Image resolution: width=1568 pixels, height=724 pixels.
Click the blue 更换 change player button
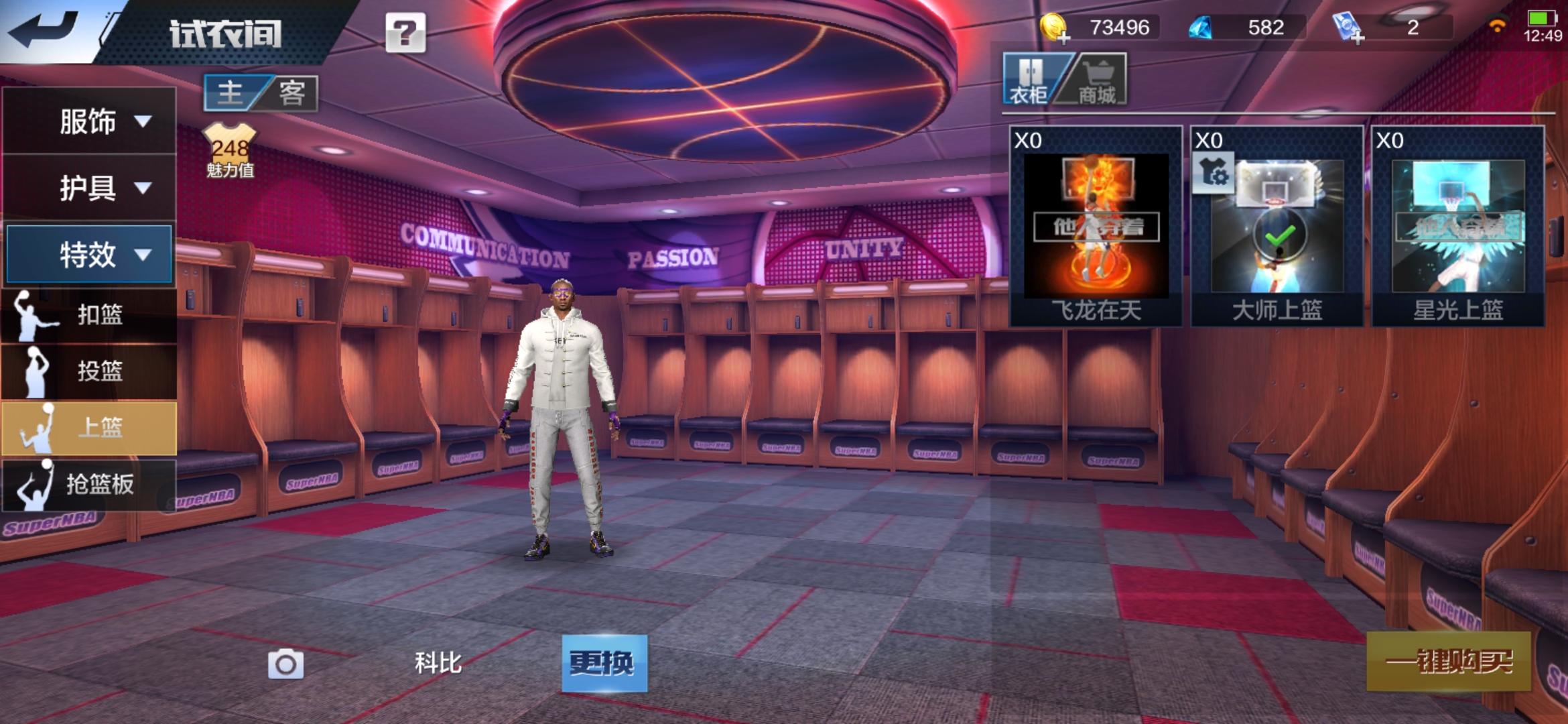604,663
